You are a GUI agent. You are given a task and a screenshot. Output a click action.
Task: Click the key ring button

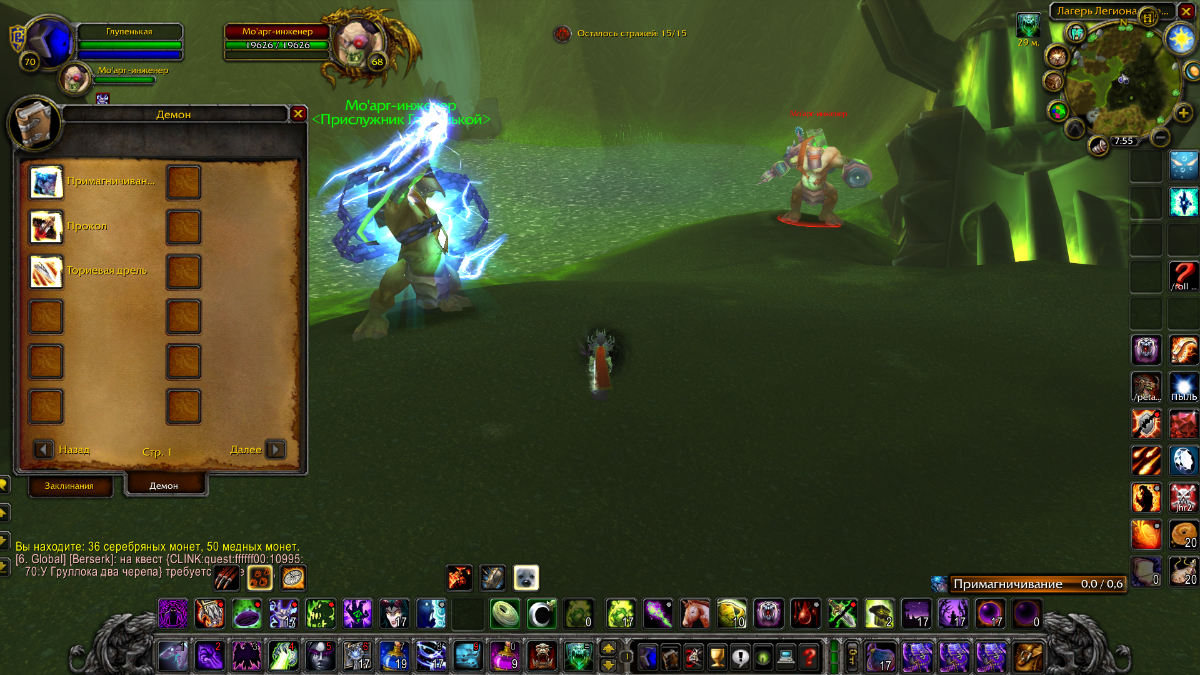pyautogui.click(x=851, y=656)
